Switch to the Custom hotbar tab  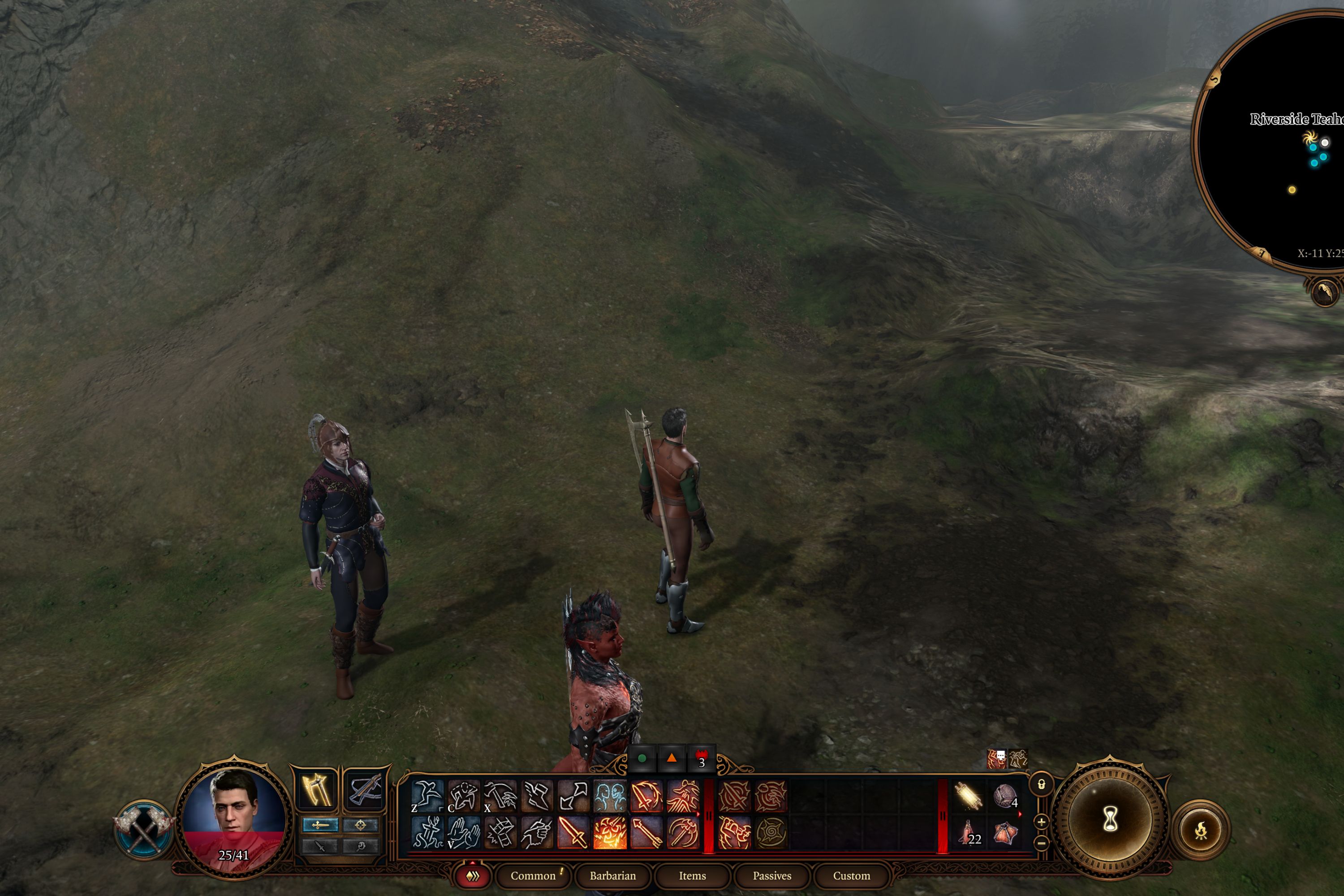(x=851, y=875)
